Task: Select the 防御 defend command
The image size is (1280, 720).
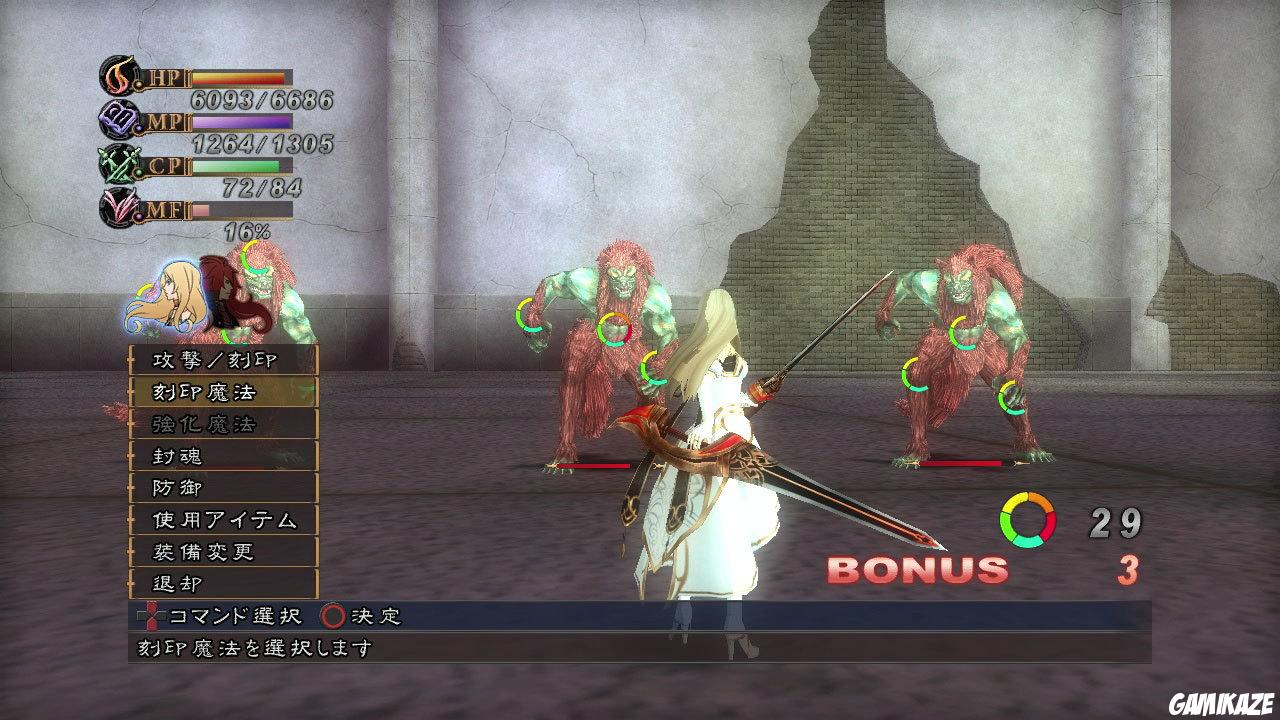Action: click(222, 488)
